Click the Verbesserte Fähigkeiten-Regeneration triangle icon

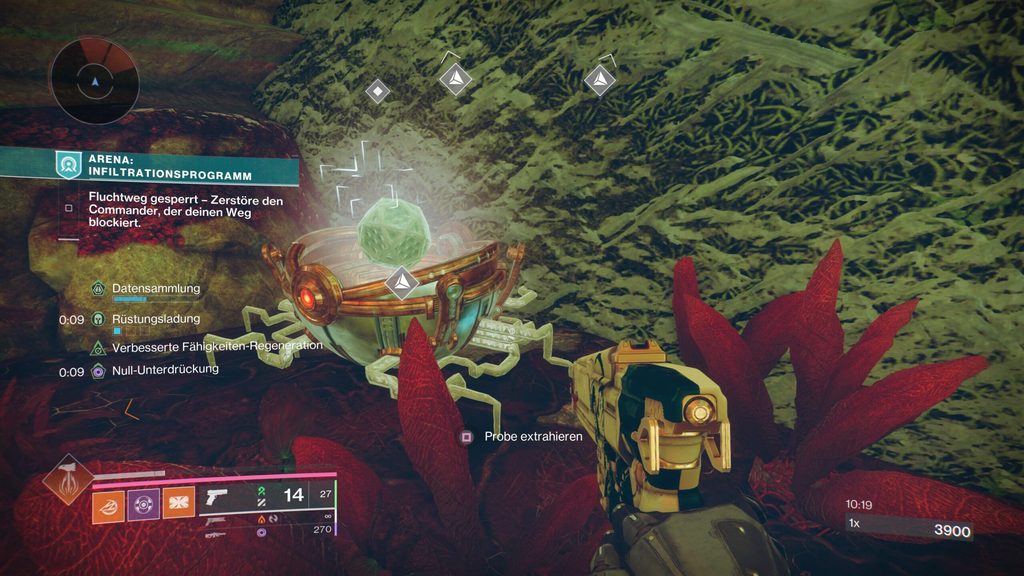coord(98,347)
